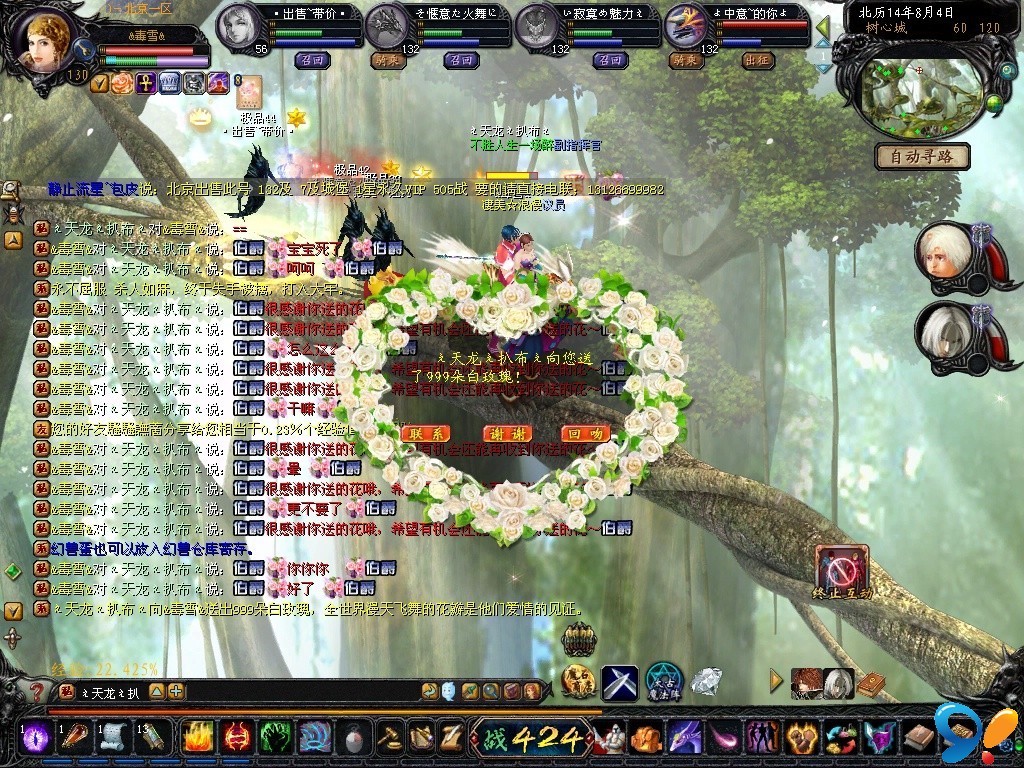This screenshot has height=768, width=1024.
Task: Click 自动寻路 auto-pathfinding button
Action: [922, 156]
